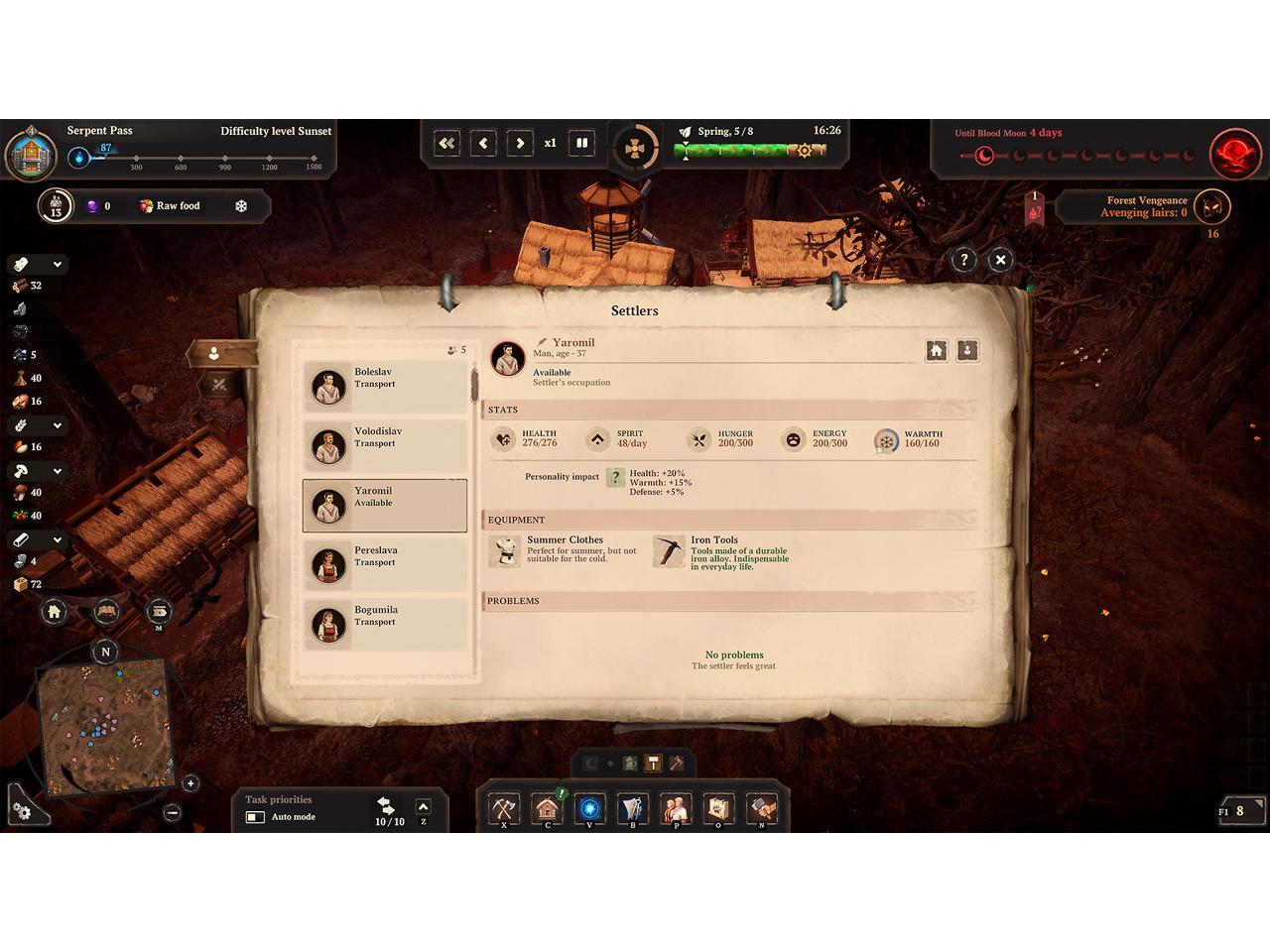The width and height of the screenshot is (1270, 952).
Task: Click the Forest Vengeance owl icon
Action: coord(1211,207)
